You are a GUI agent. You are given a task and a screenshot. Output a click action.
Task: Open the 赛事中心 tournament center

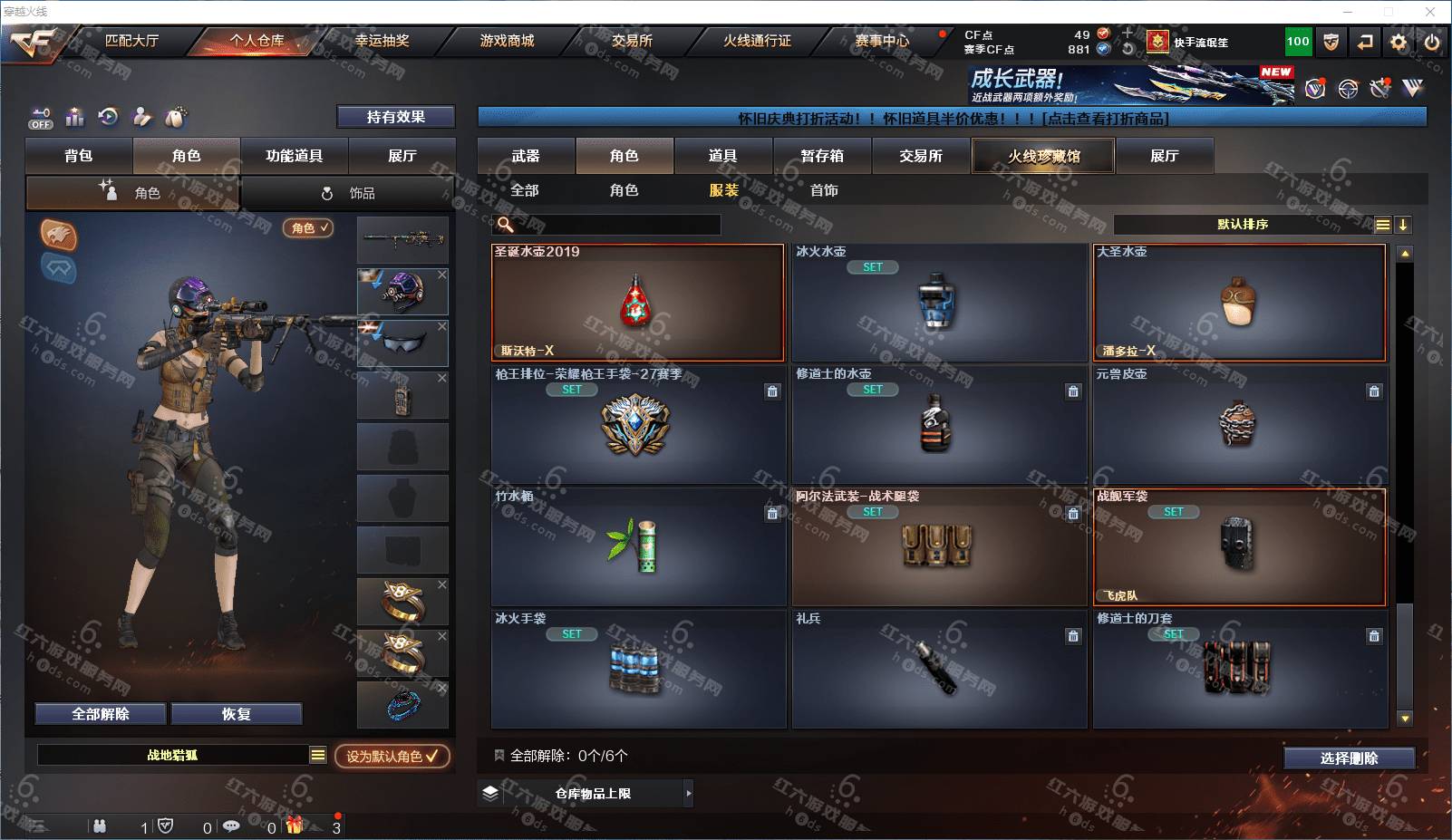click(x=881, y=41)
